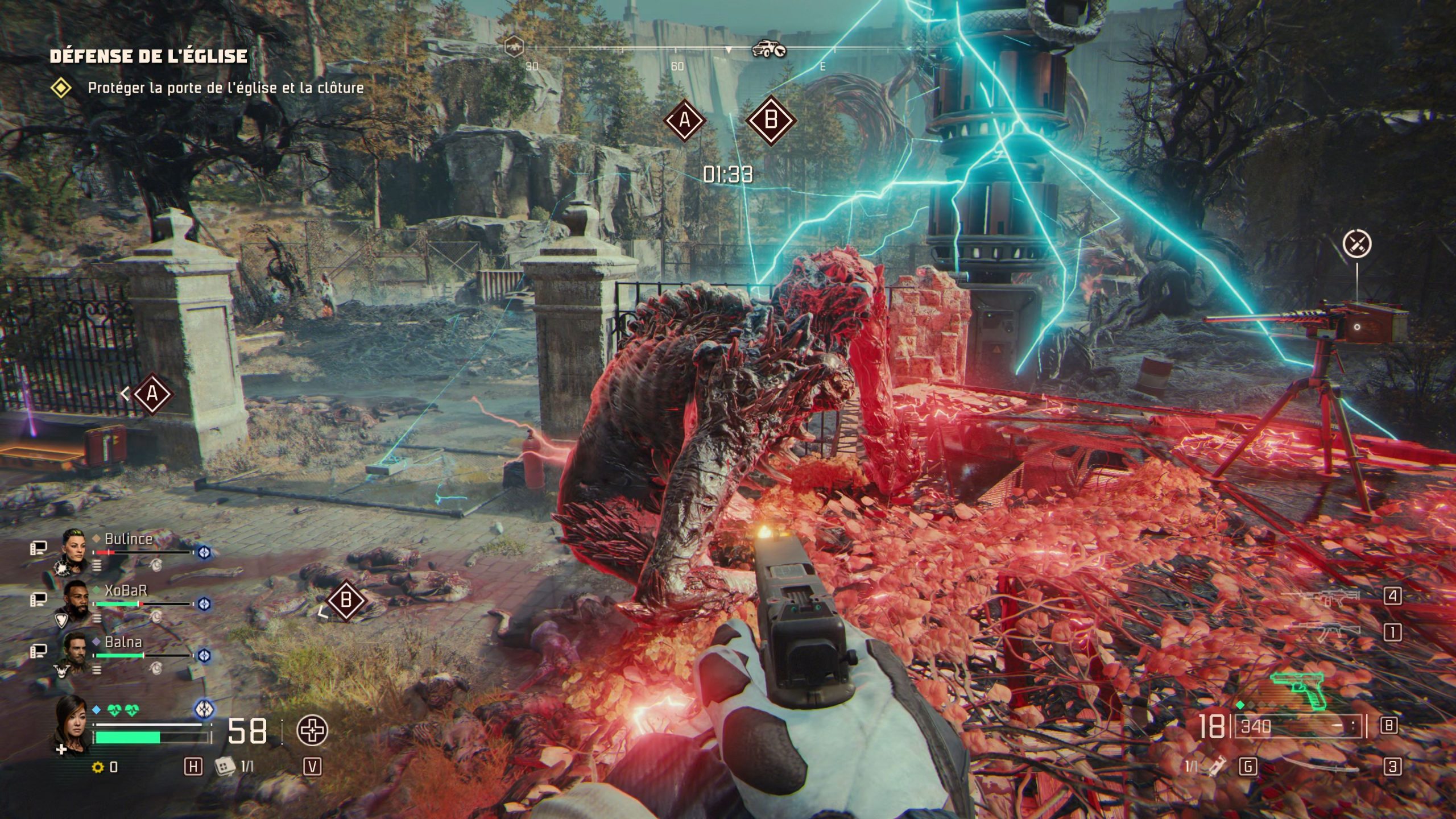Click the Défense de l'église objective tracker
Image resolution: width=1456 pixels, height=819 pixels.
click(148, 56)
